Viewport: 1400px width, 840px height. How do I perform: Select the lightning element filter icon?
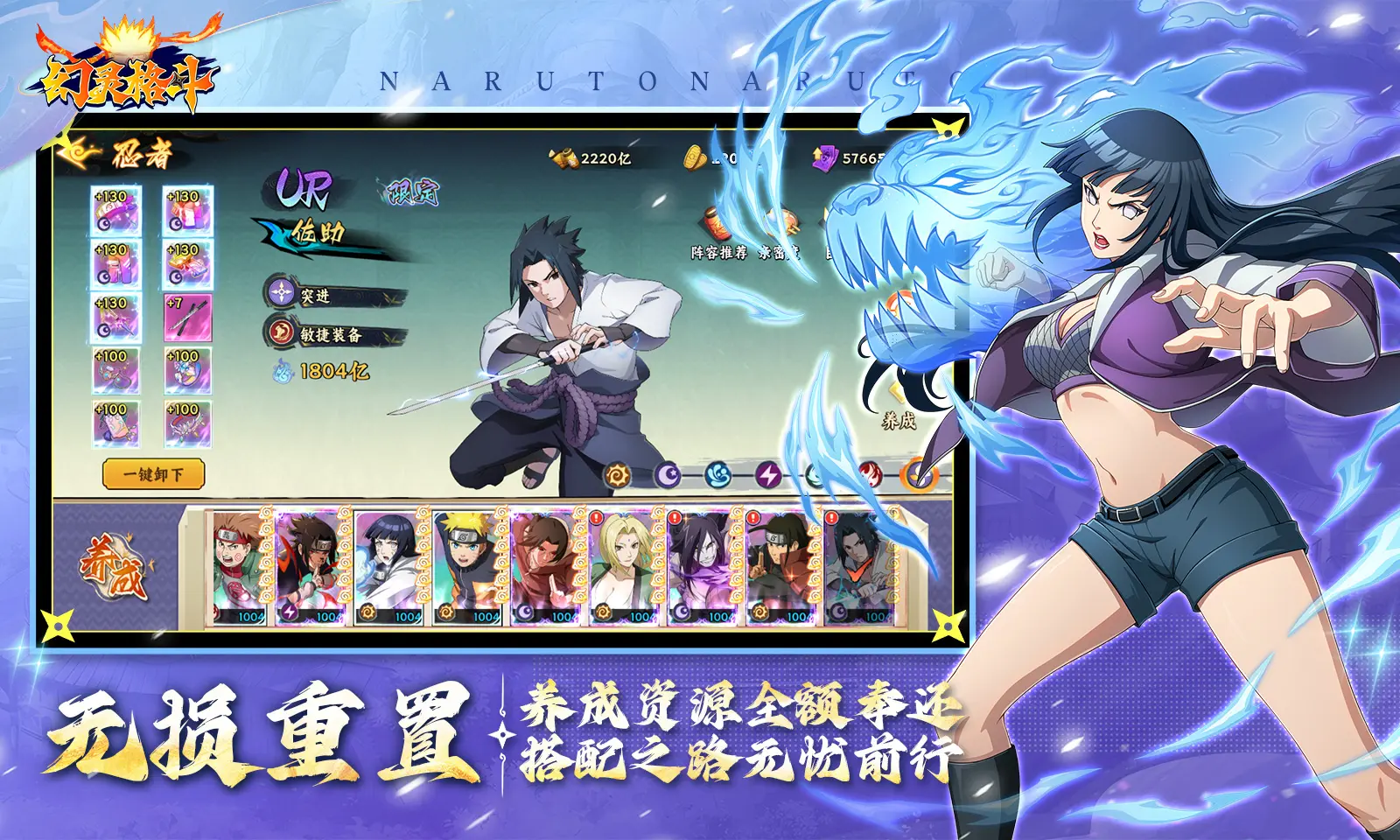[768, 473]
